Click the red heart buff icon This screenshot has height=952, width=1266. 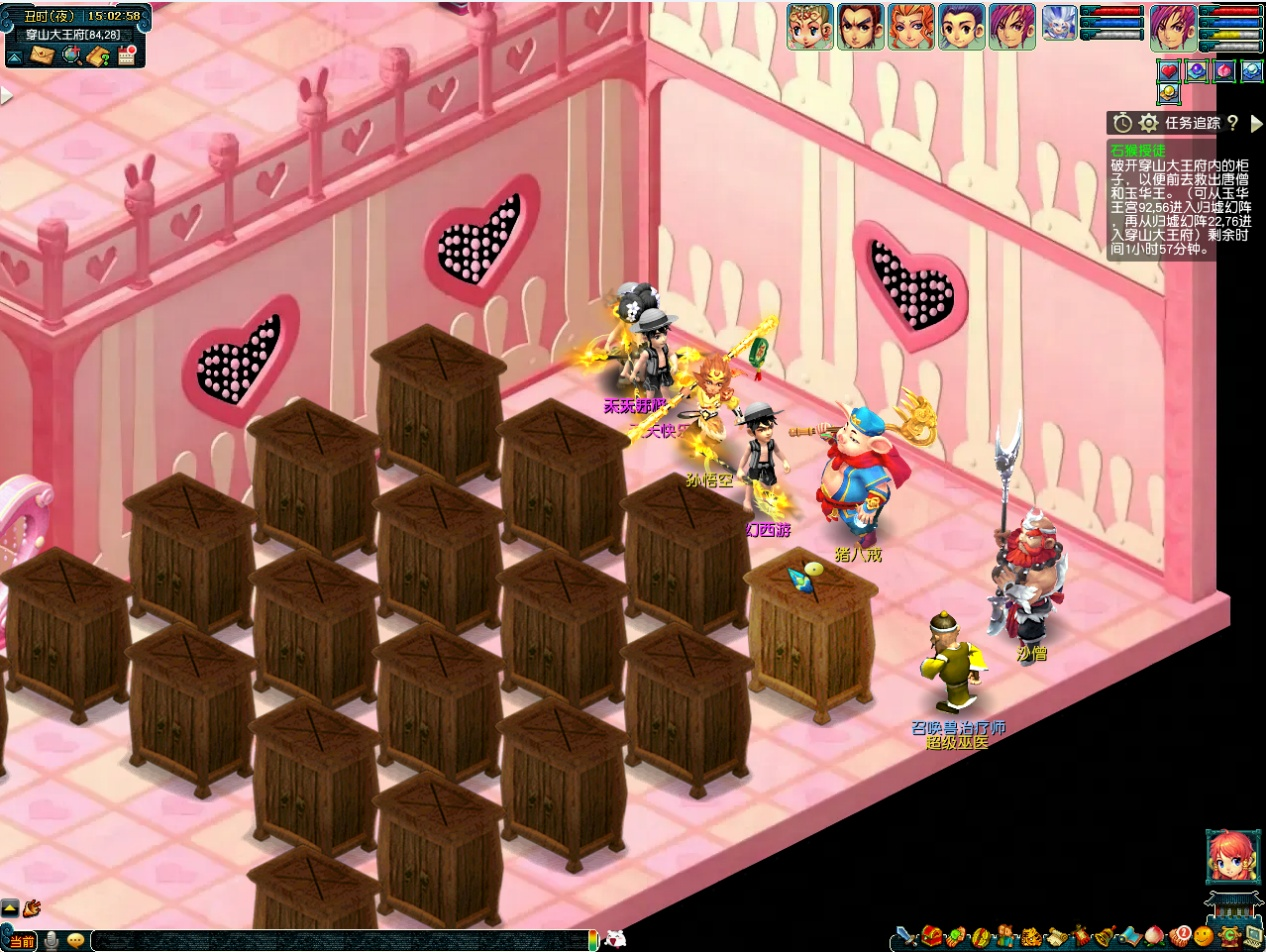pos(1169,71)
